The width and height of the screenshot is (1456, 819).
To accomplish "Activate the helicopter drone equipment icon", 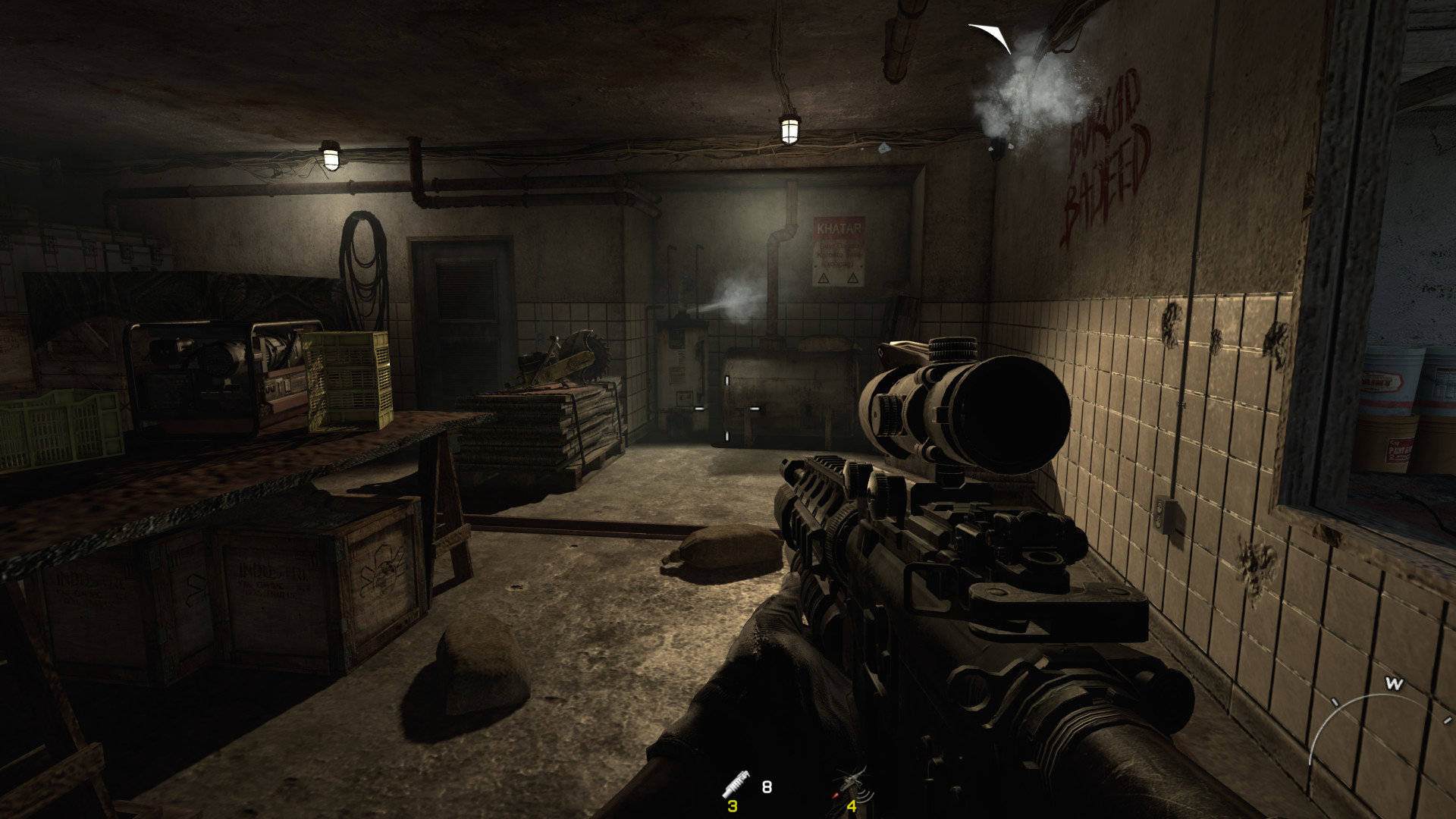I will (852, 783).
